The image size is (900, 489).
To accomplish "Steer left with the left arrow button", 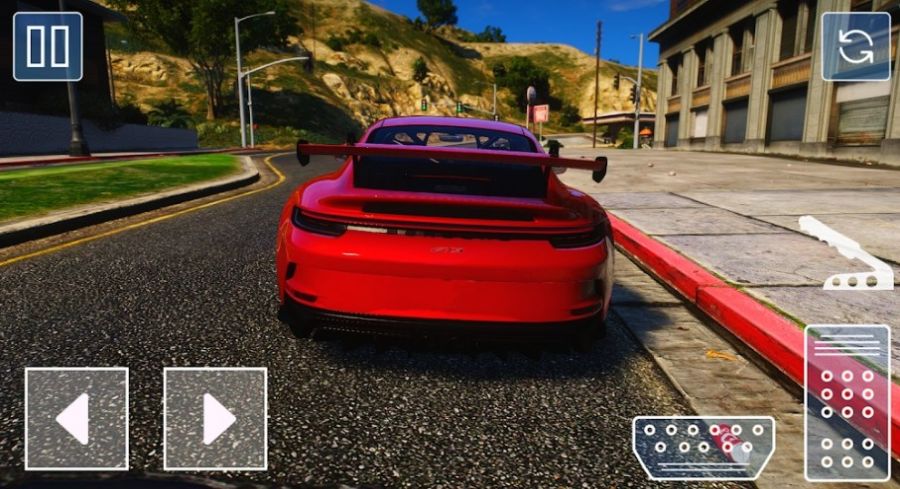I will coord(76,418).
